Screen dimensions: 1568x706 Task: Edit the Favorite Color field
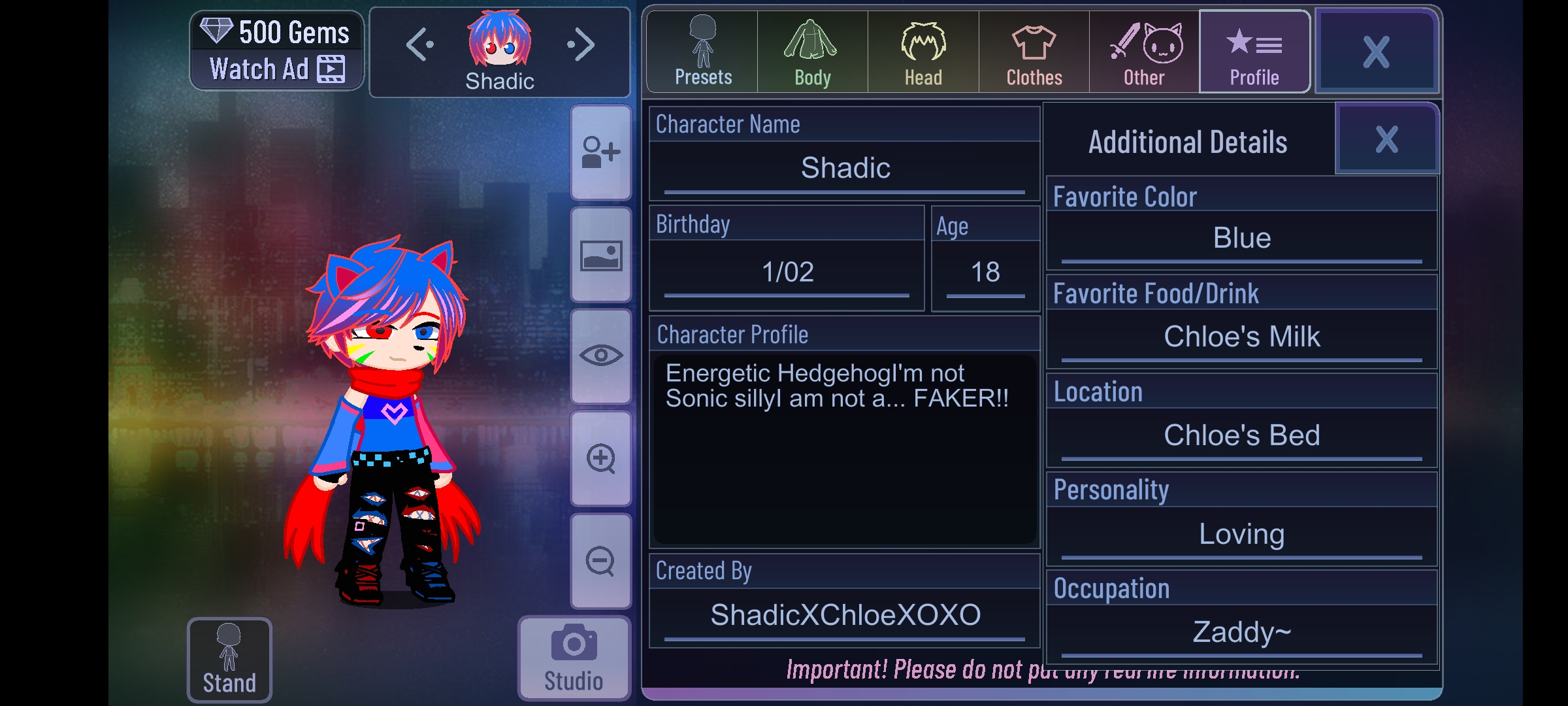coord(1241,239)
